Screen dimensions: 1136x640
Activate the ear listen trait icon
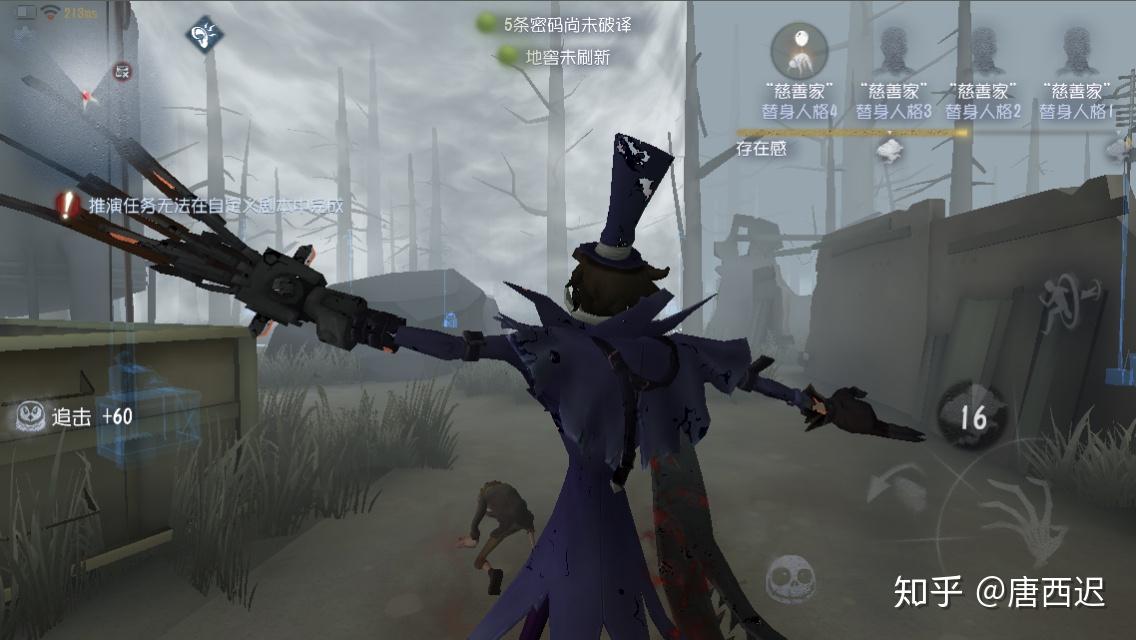click(x=203, y=34)
